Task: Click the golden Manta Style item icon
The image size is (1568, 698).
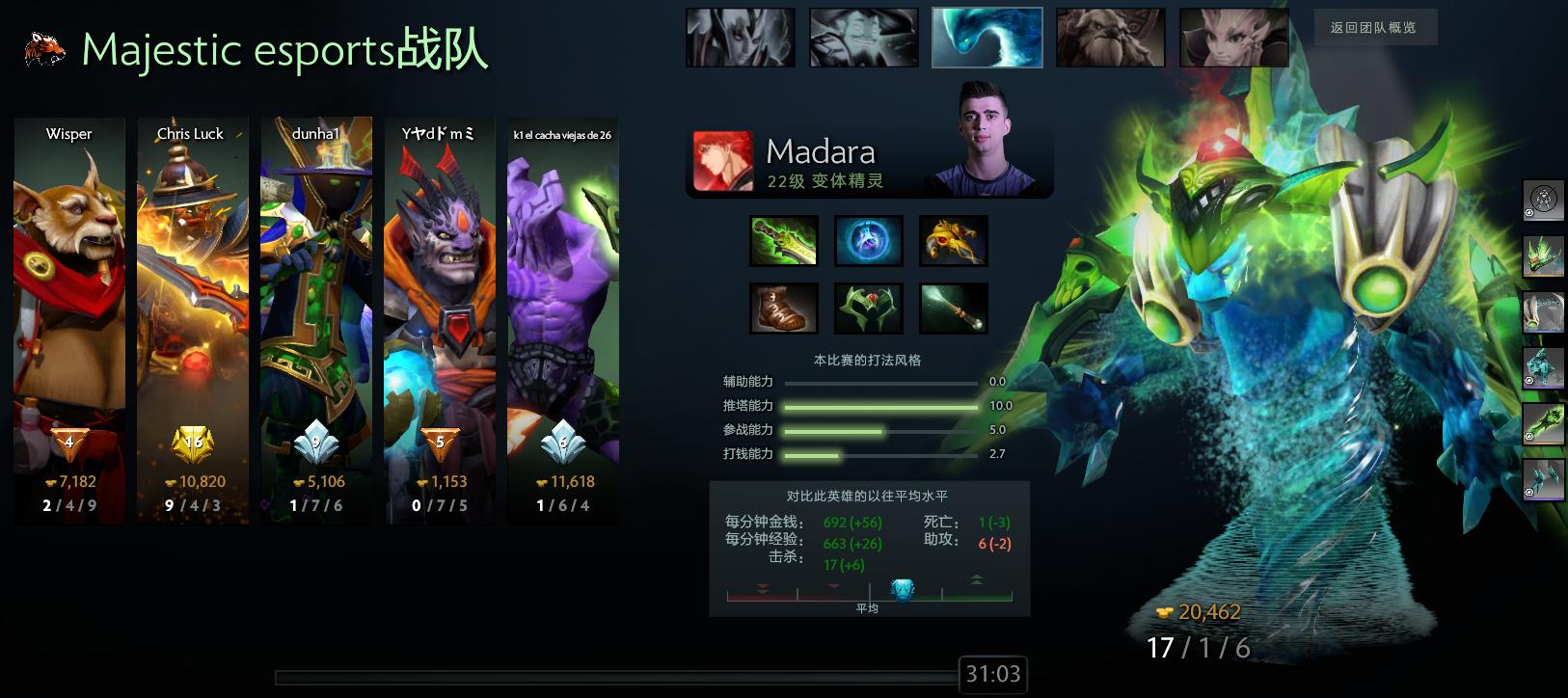Action: 955,240
